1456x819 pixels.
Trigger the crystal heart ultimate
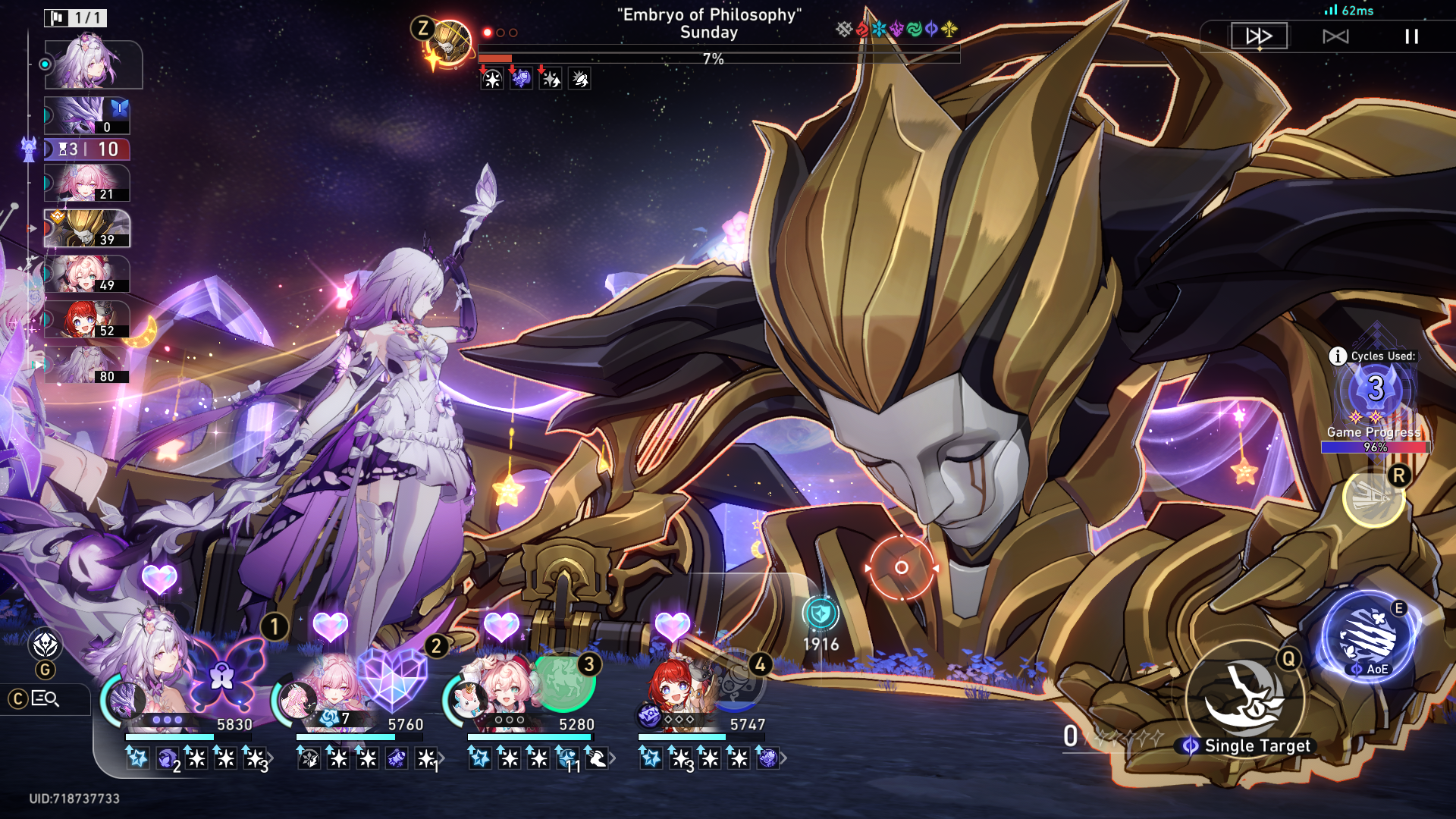click(x=392, y=677)
